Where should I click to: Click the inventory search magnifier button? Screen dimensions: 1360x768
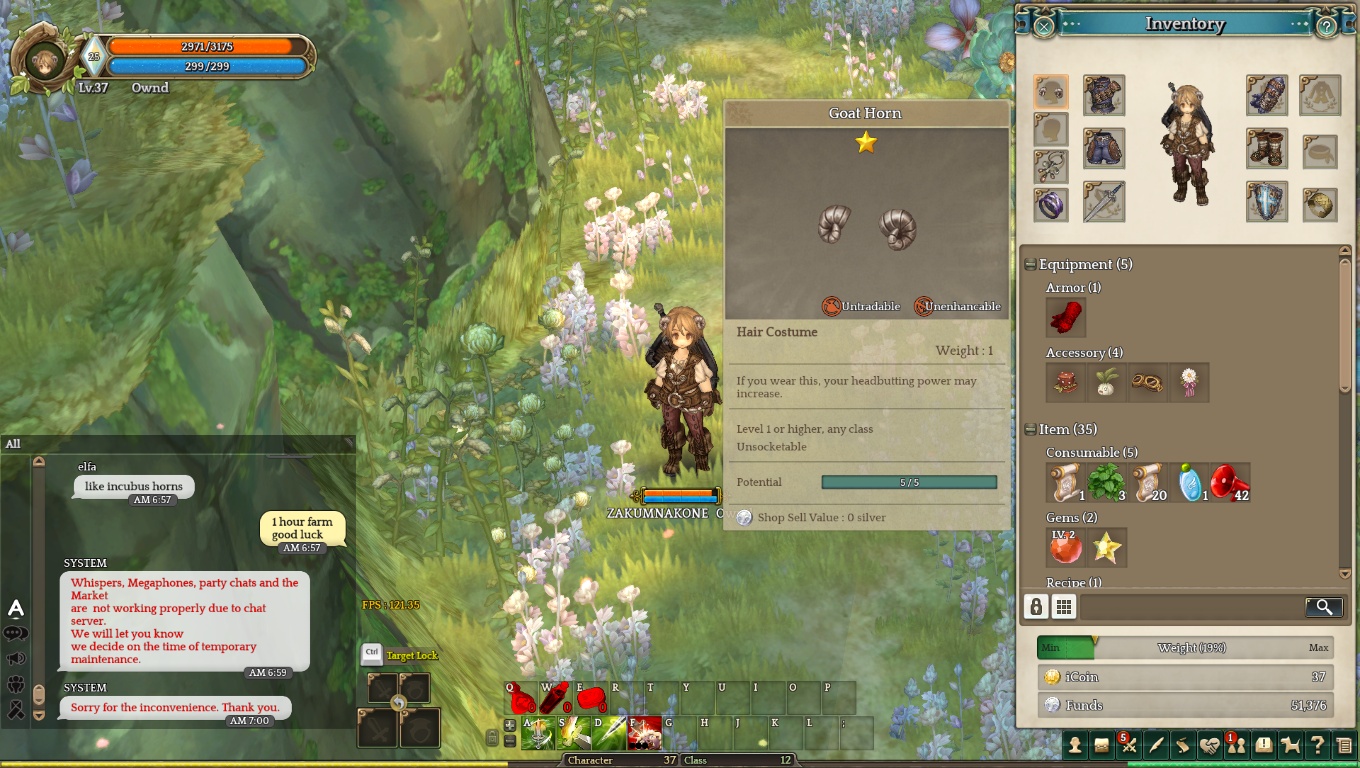point(1323,607)
